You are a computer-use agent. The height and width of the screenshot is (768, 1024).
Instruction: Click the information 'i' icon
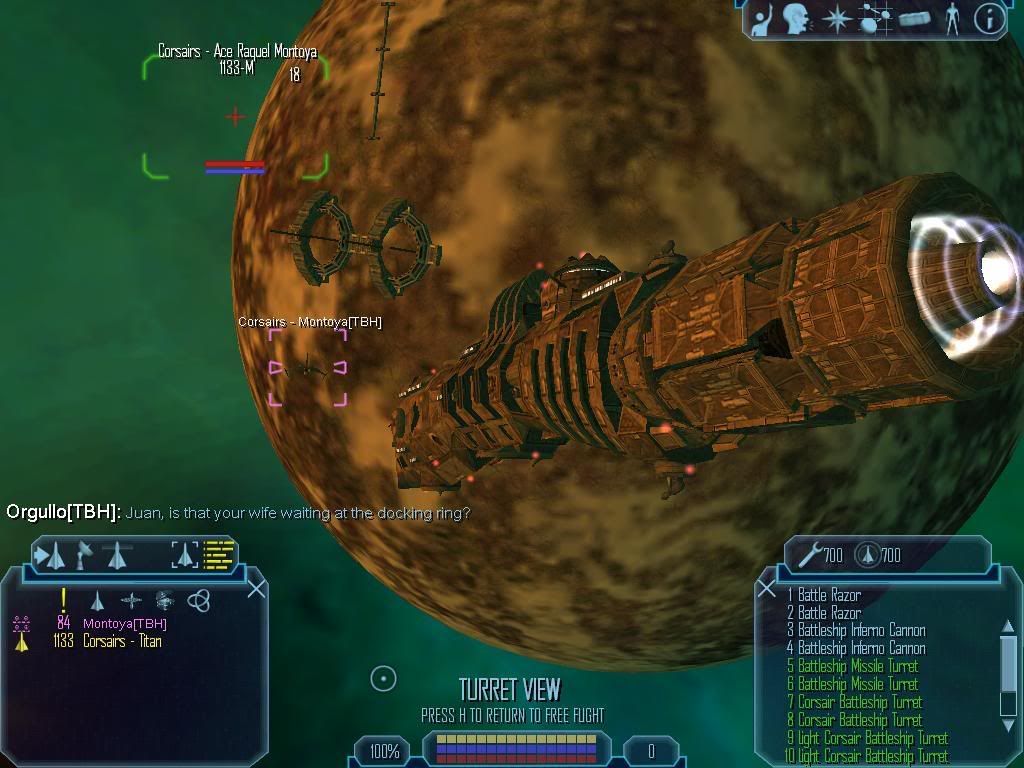click(989, 18)
